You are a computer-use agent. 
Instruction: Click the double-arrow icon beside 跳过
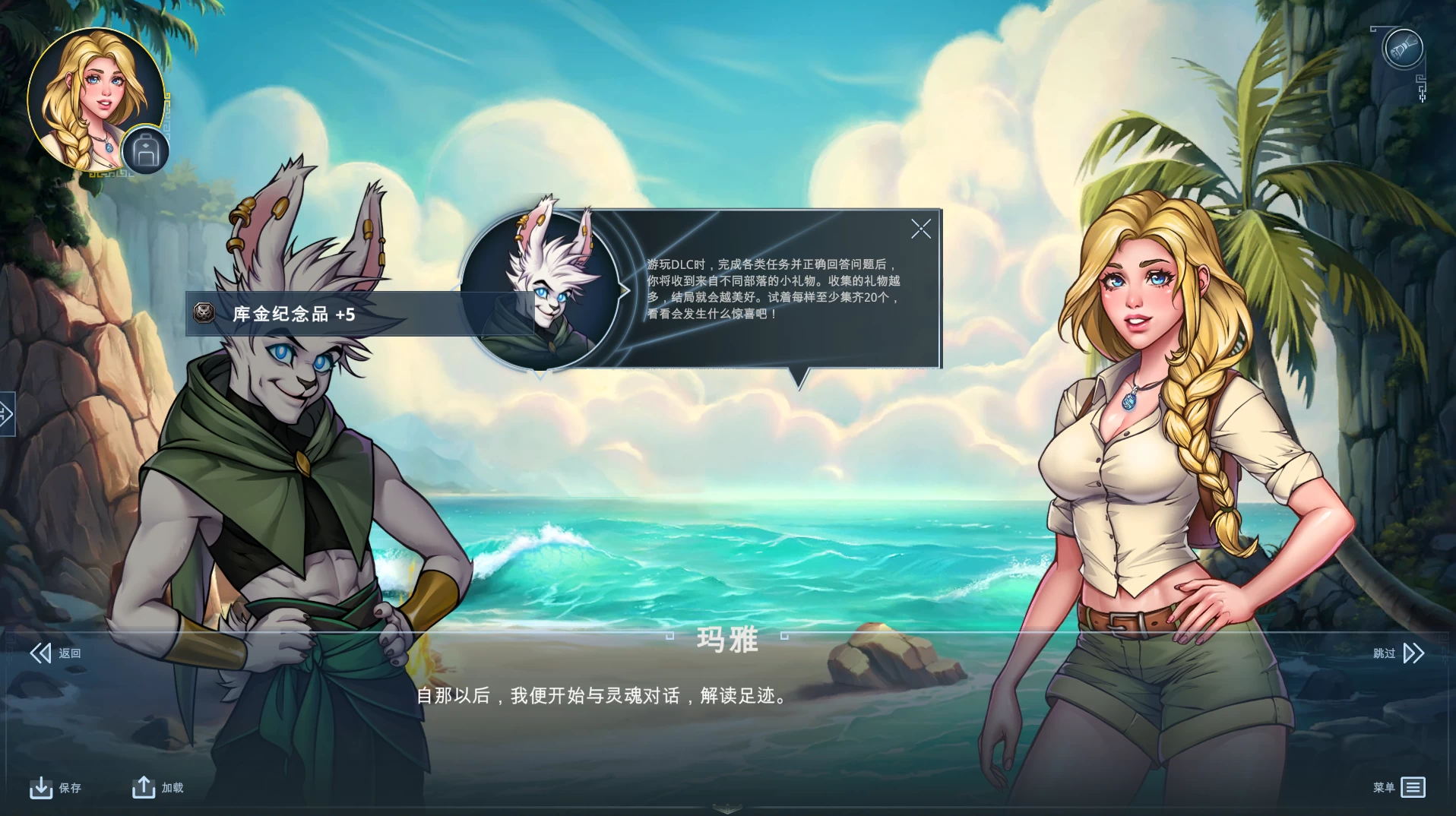(1414, 652)
